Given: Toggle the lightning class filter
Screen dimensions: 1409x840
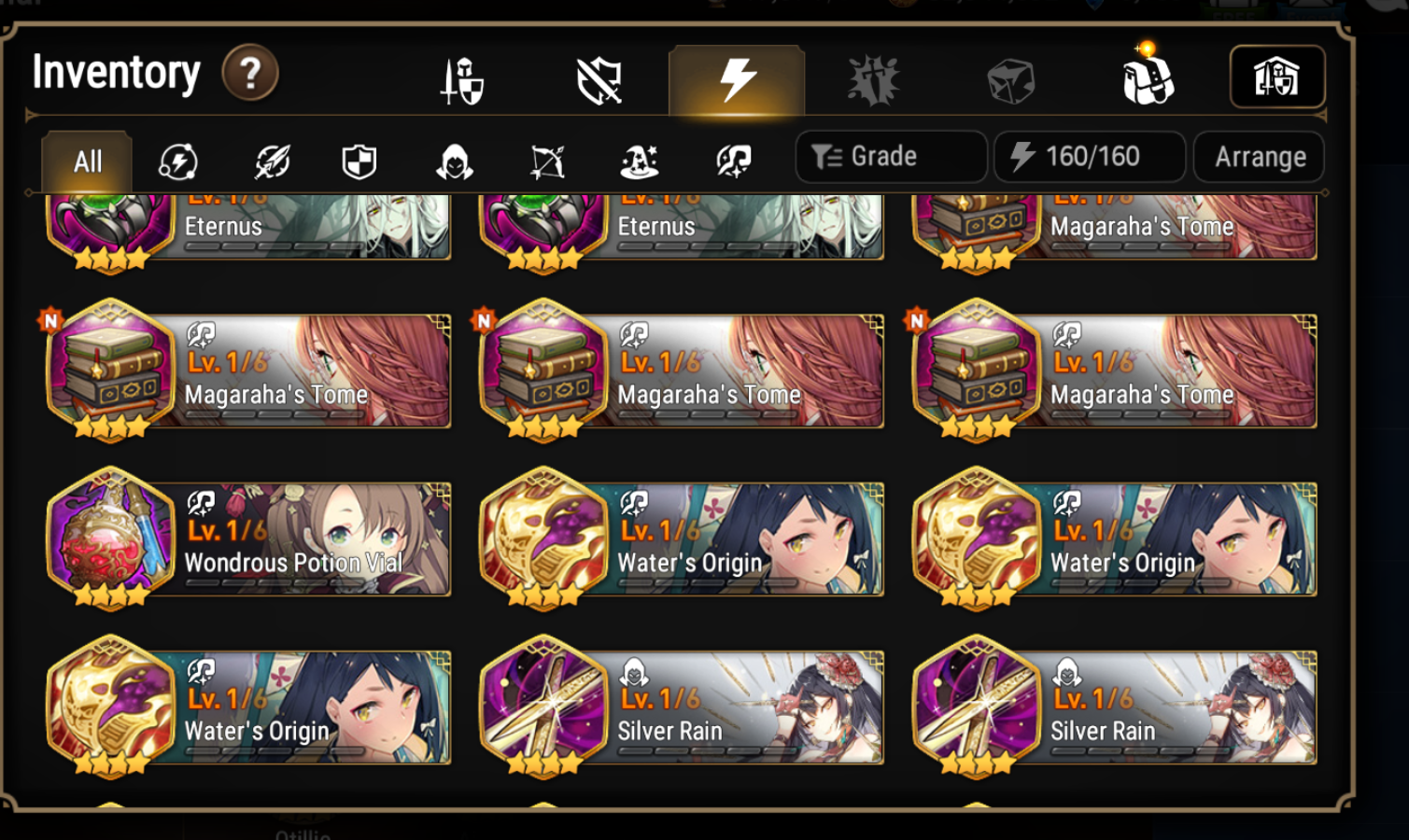Looking at the screenshot, I should tap(179, 161).
